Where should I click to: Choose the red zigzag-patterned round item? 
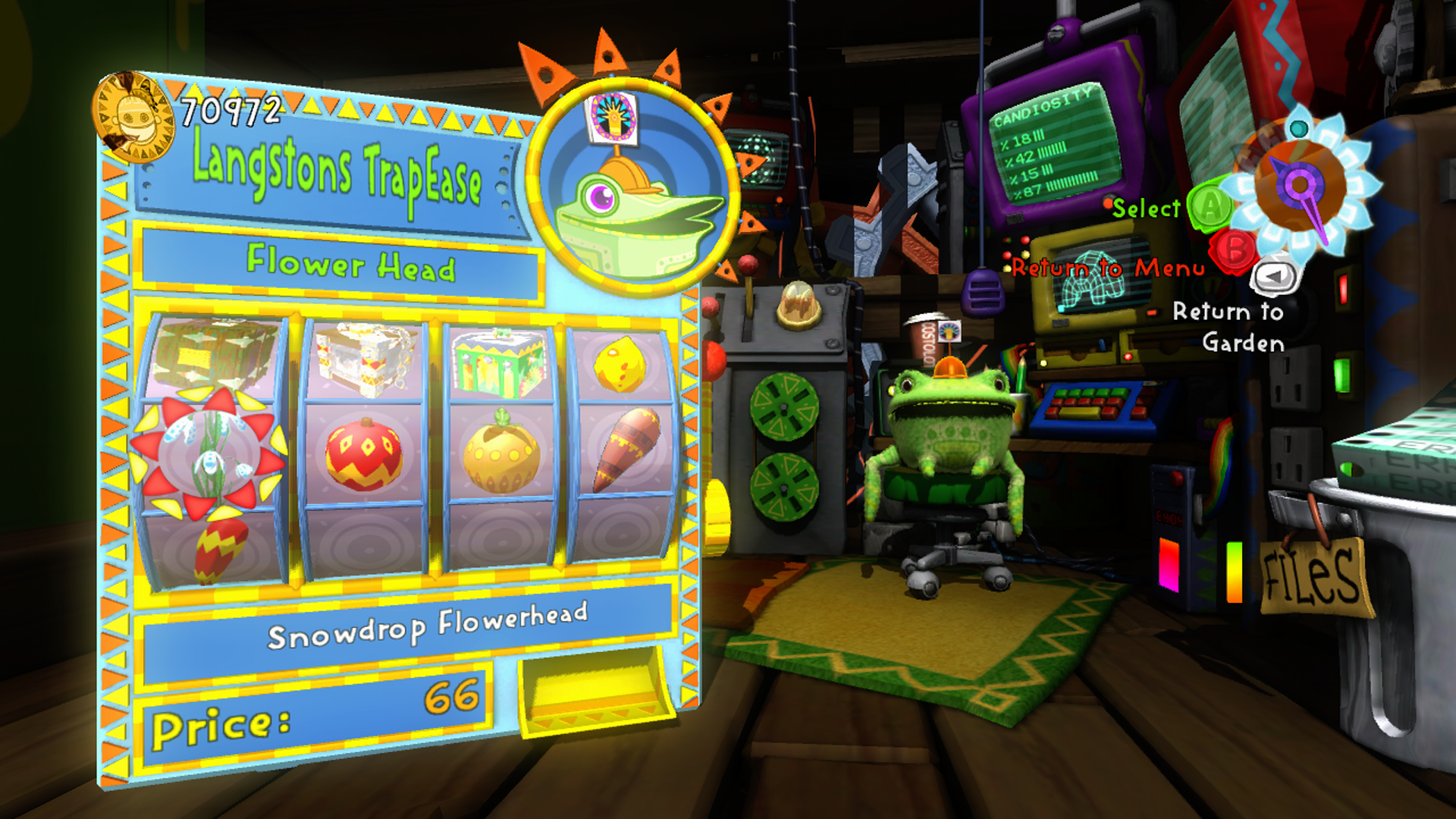pos(363,453)
